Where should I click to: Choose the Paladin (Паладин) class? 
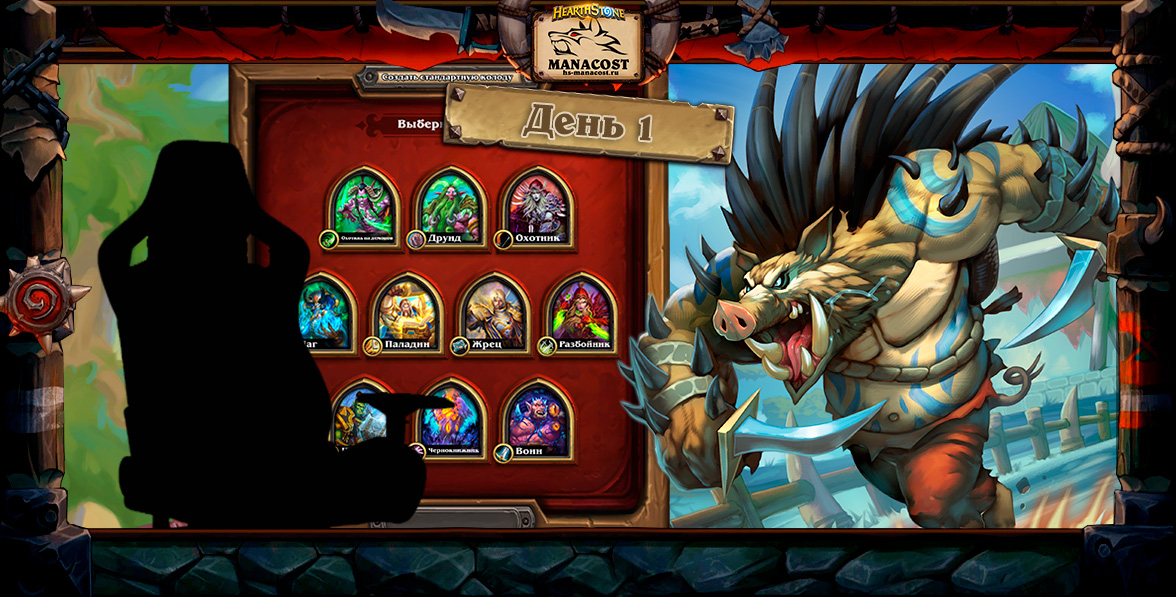[x=407, y=312]
